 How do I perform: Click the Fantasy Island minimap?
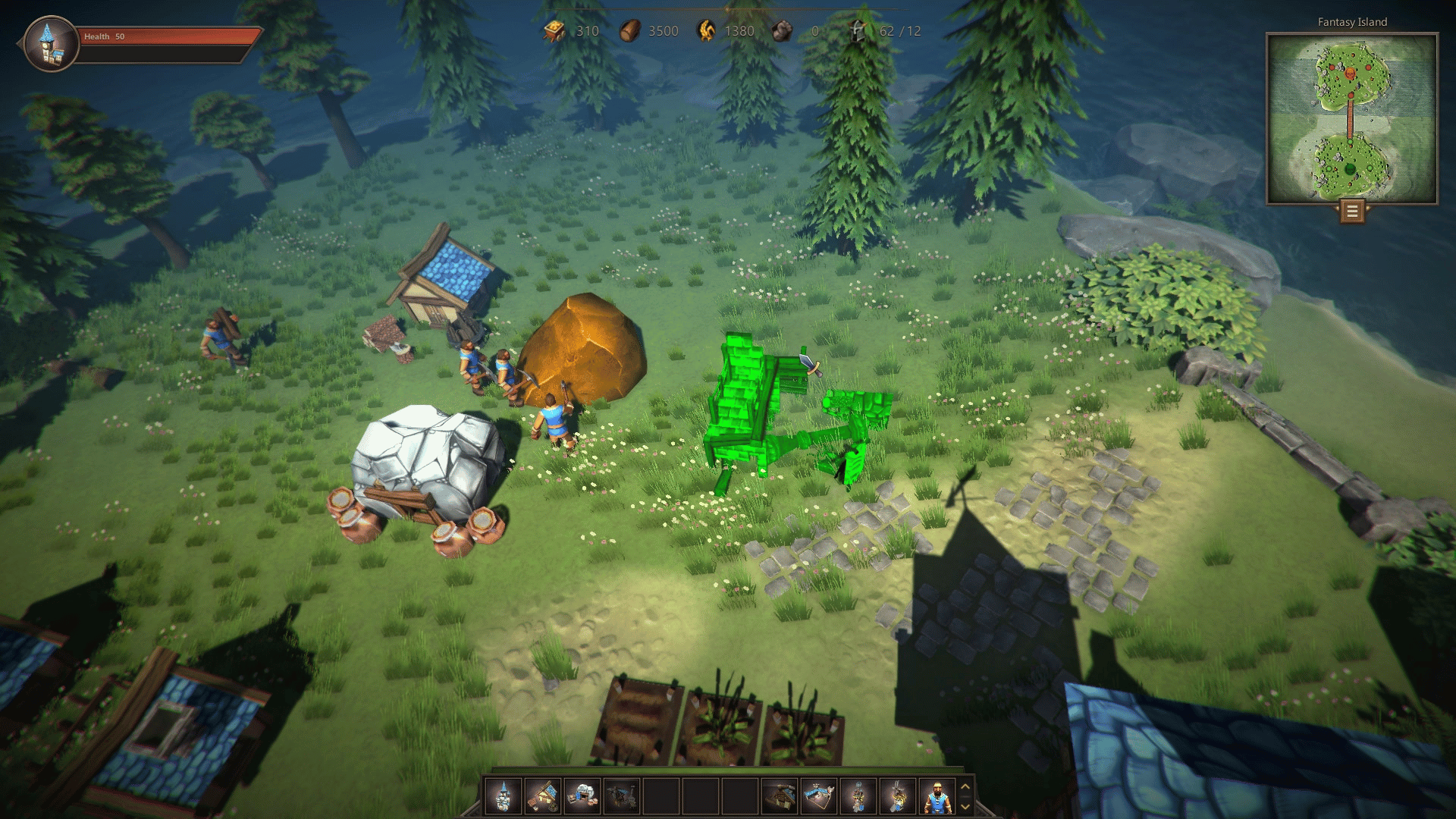point(1352,118)
